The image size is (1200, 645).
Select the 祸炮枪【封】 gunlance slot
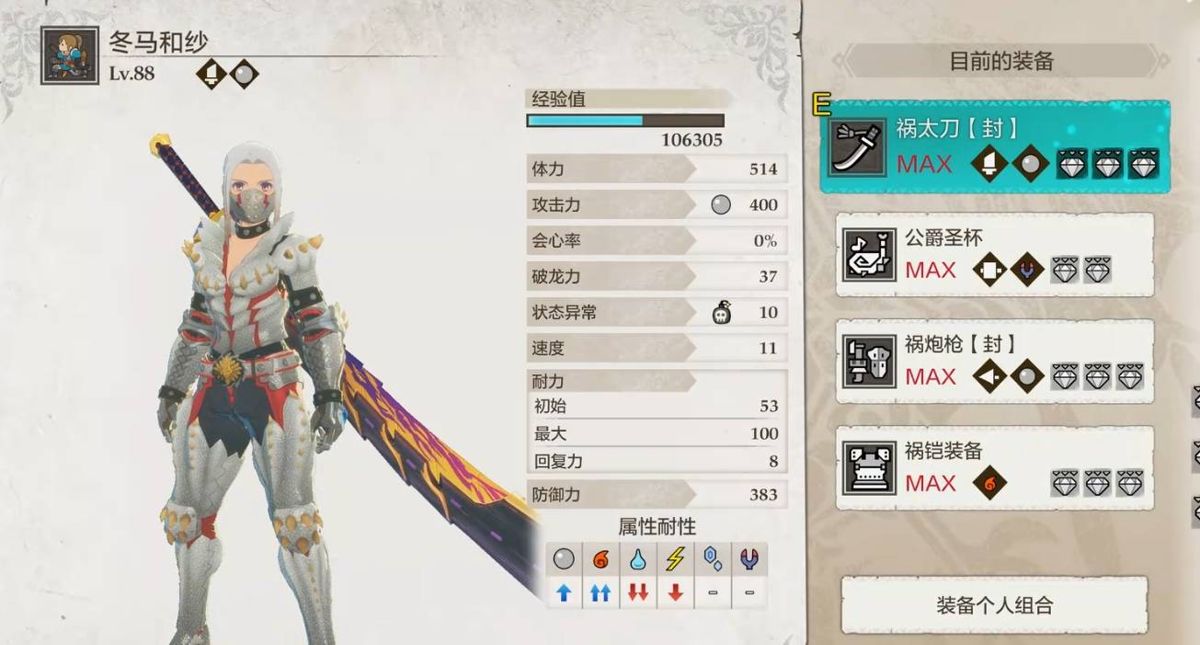pos(994,362)
